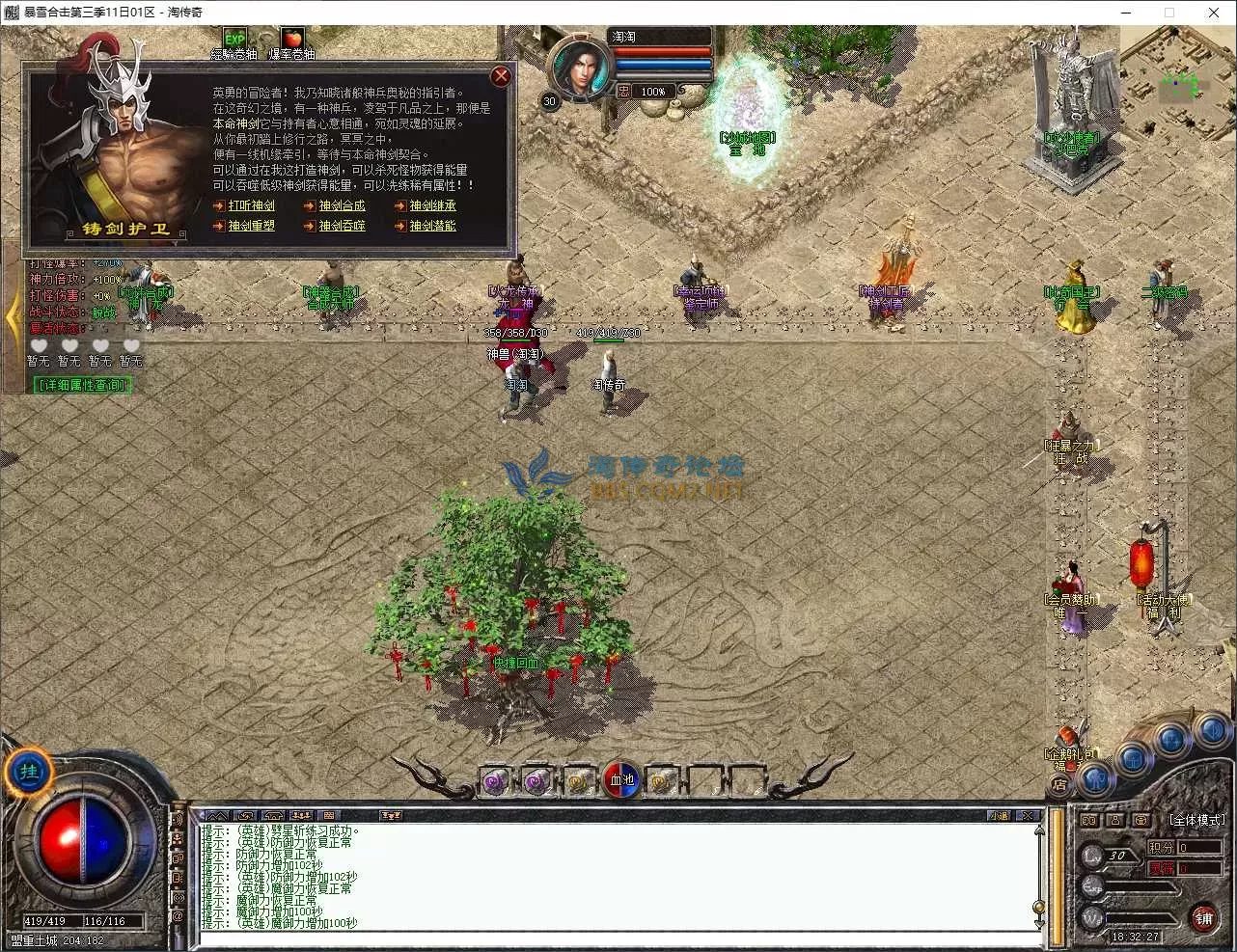Click the 小退 logout button
The image size is (1237, 952).
click(999, 816)
